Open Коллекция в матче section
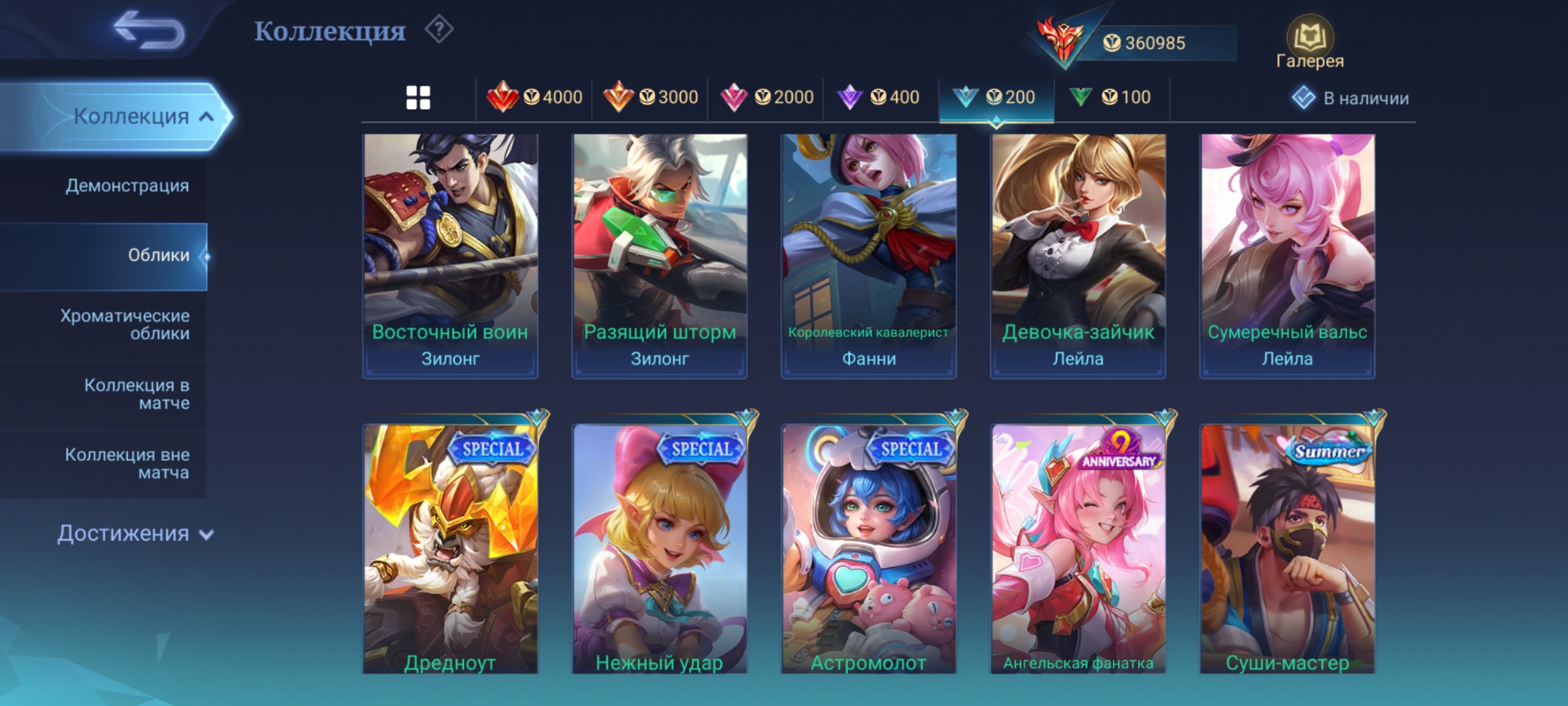 [137, 394]
